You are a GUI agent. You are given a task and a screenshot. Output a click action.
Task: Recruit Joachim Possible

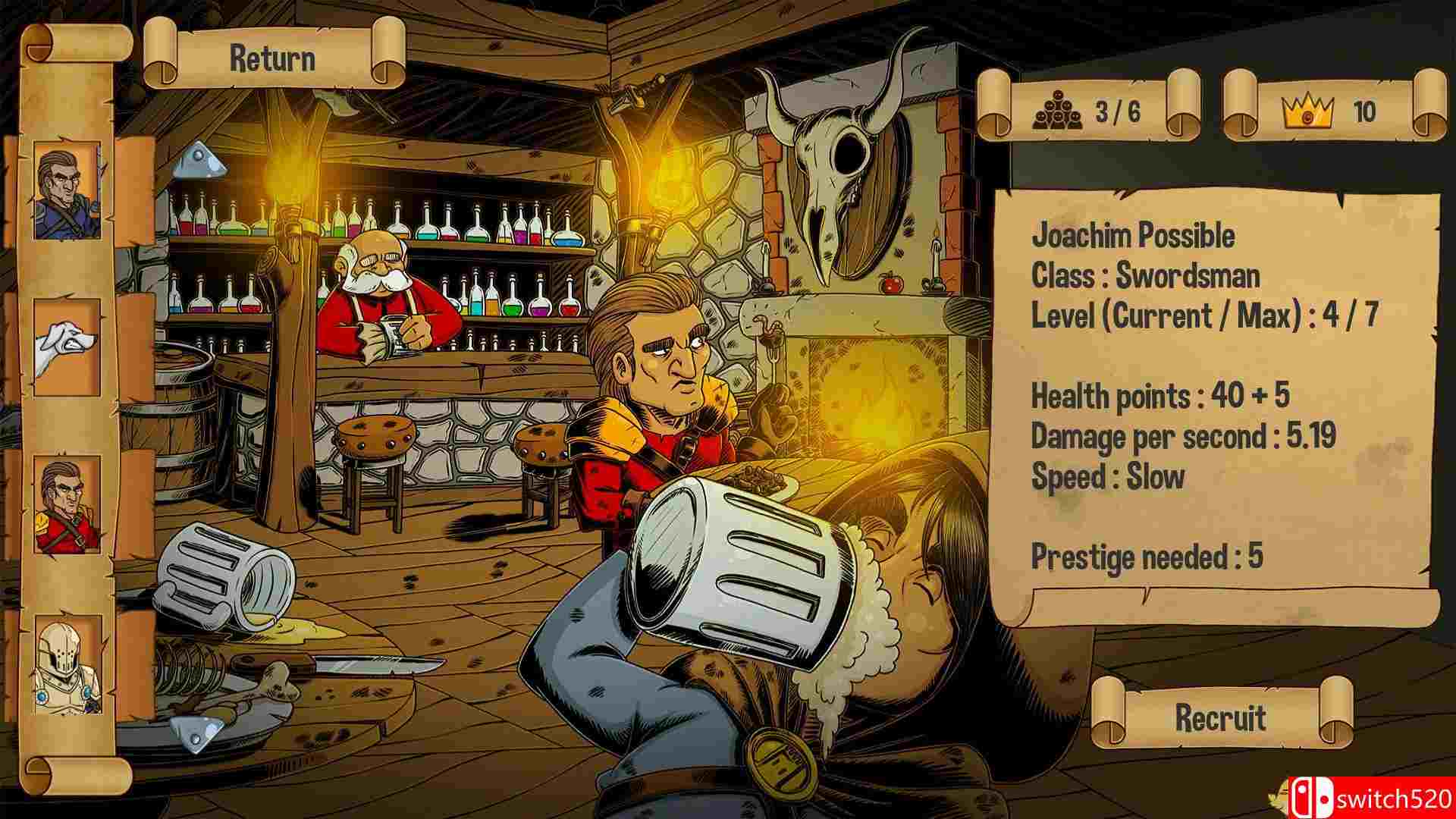(1220, 717)
